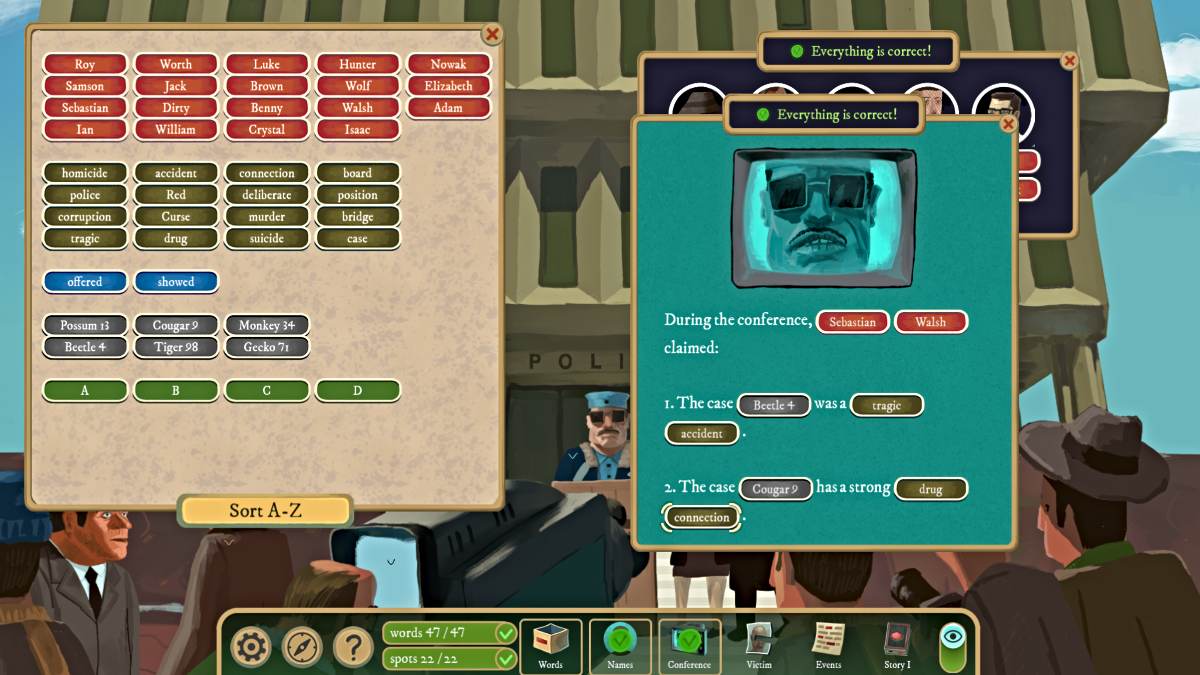
Task: Close the conference statement panel
Action: [1008, 124]
